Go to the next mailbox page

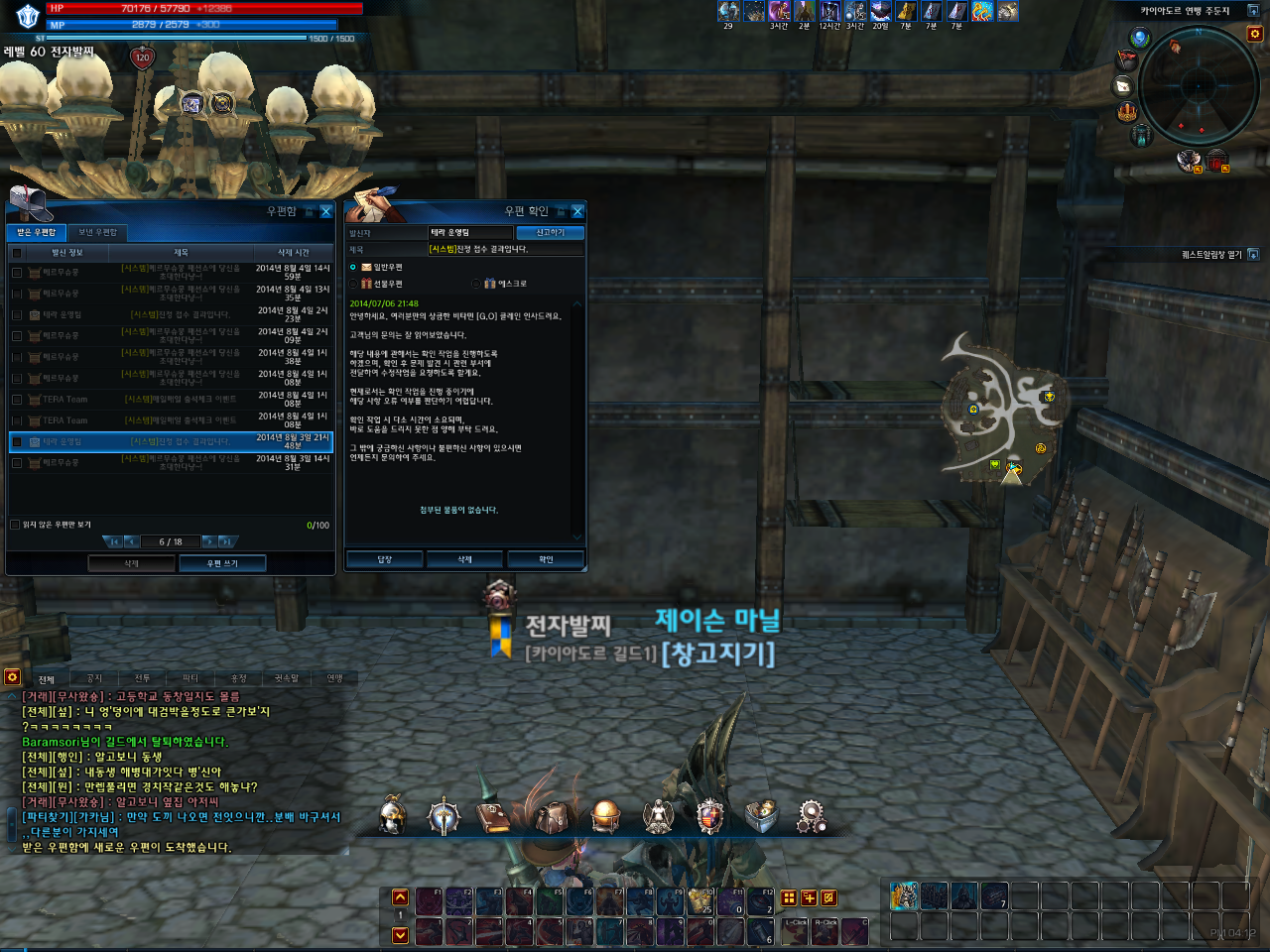tap(208, 541)
